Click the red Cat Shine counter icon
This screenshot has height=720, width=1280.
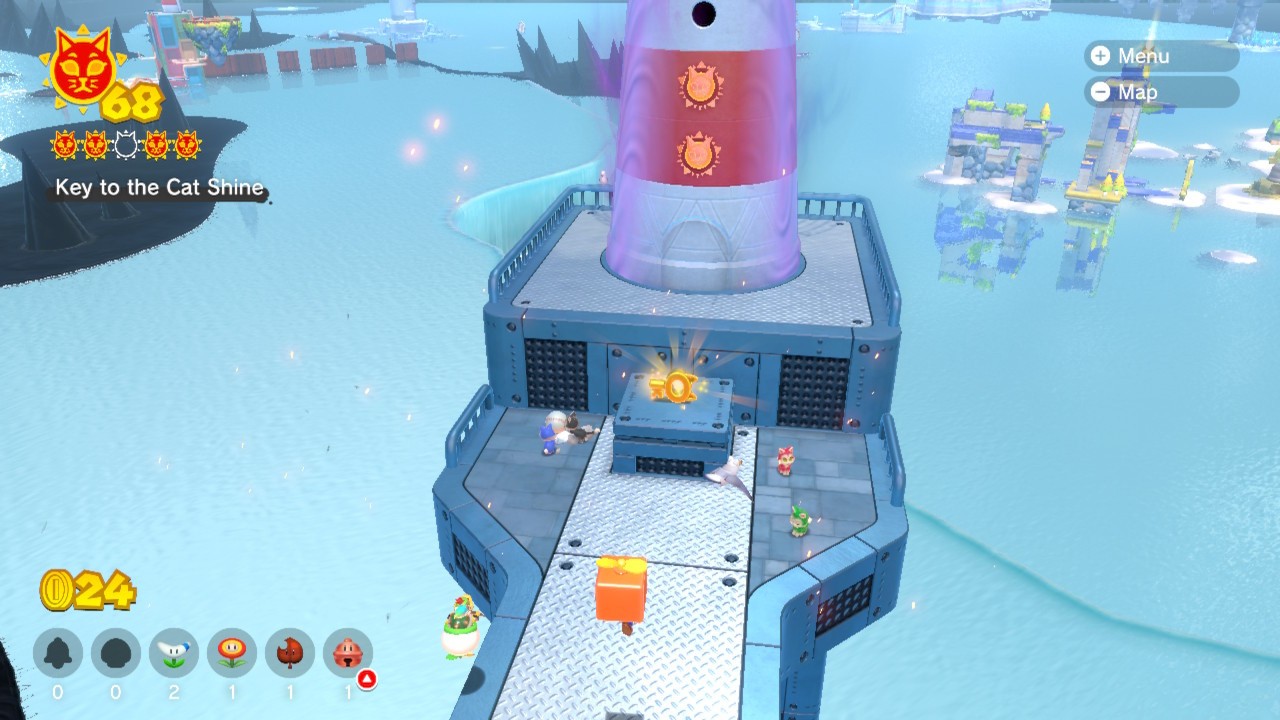pos(80,68)
